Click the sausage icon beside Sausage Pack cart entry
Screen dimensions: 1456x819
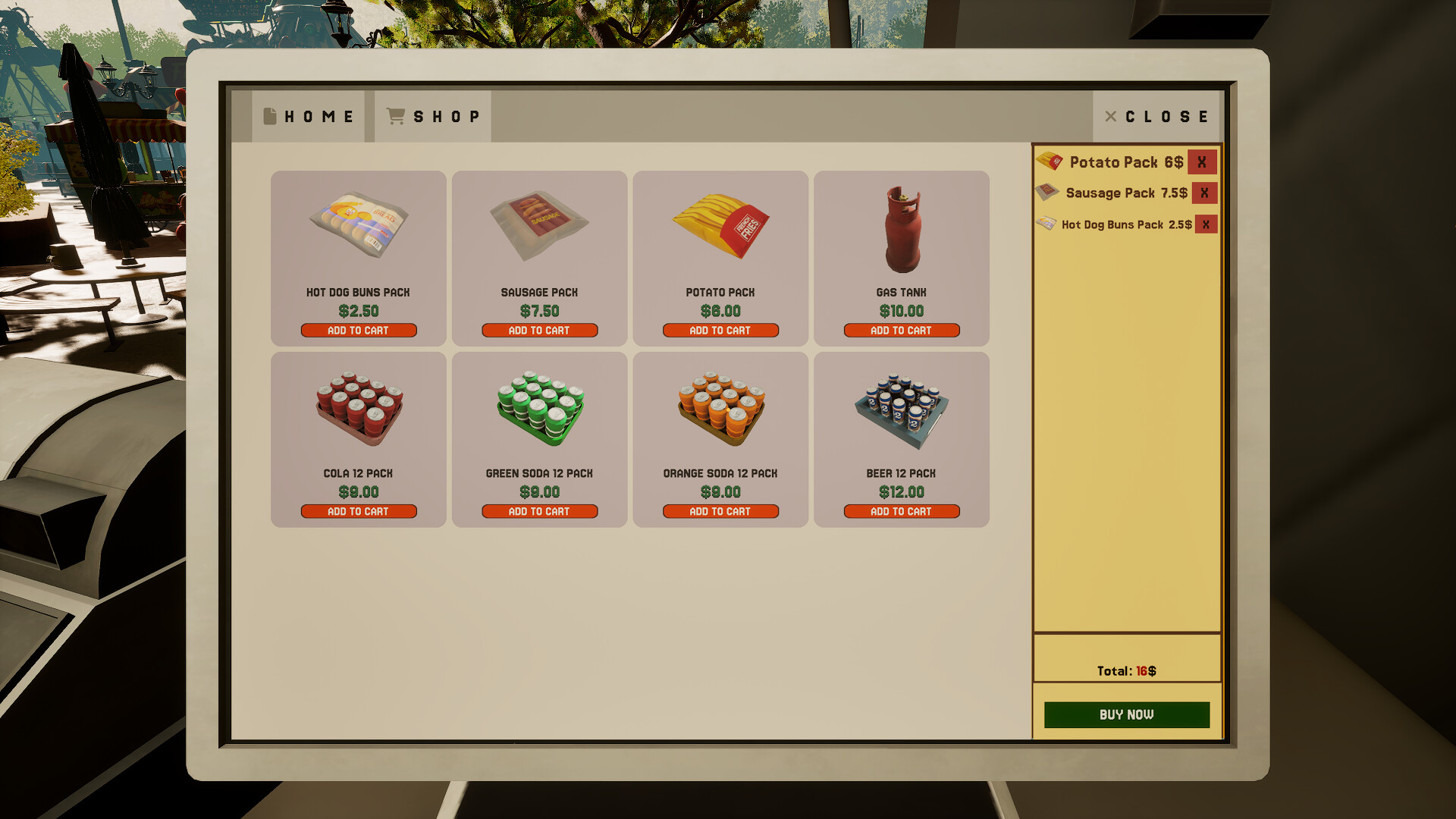[1046, 193]
